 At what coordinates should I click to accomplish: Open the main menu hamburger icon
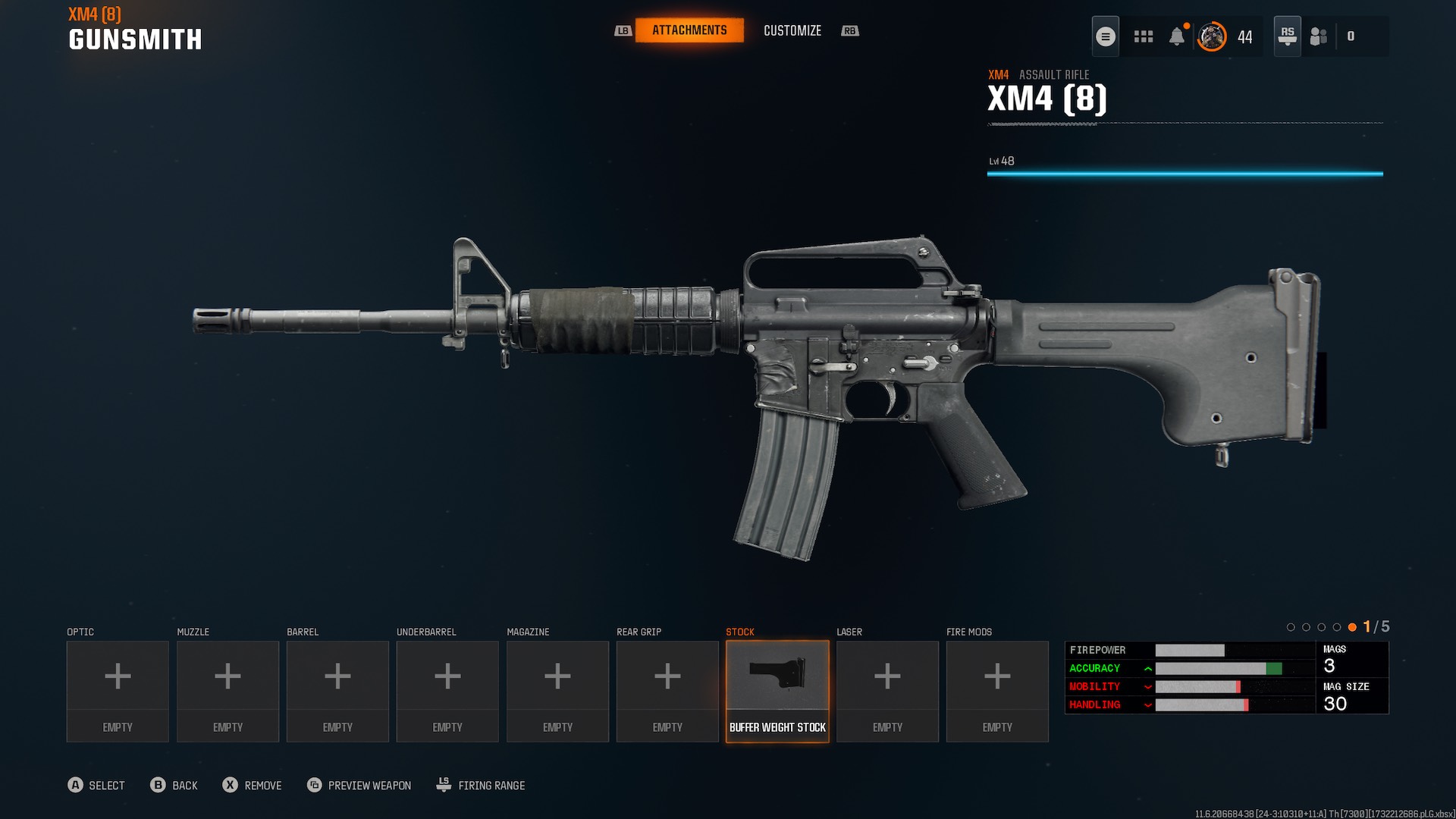(1106, 36)
